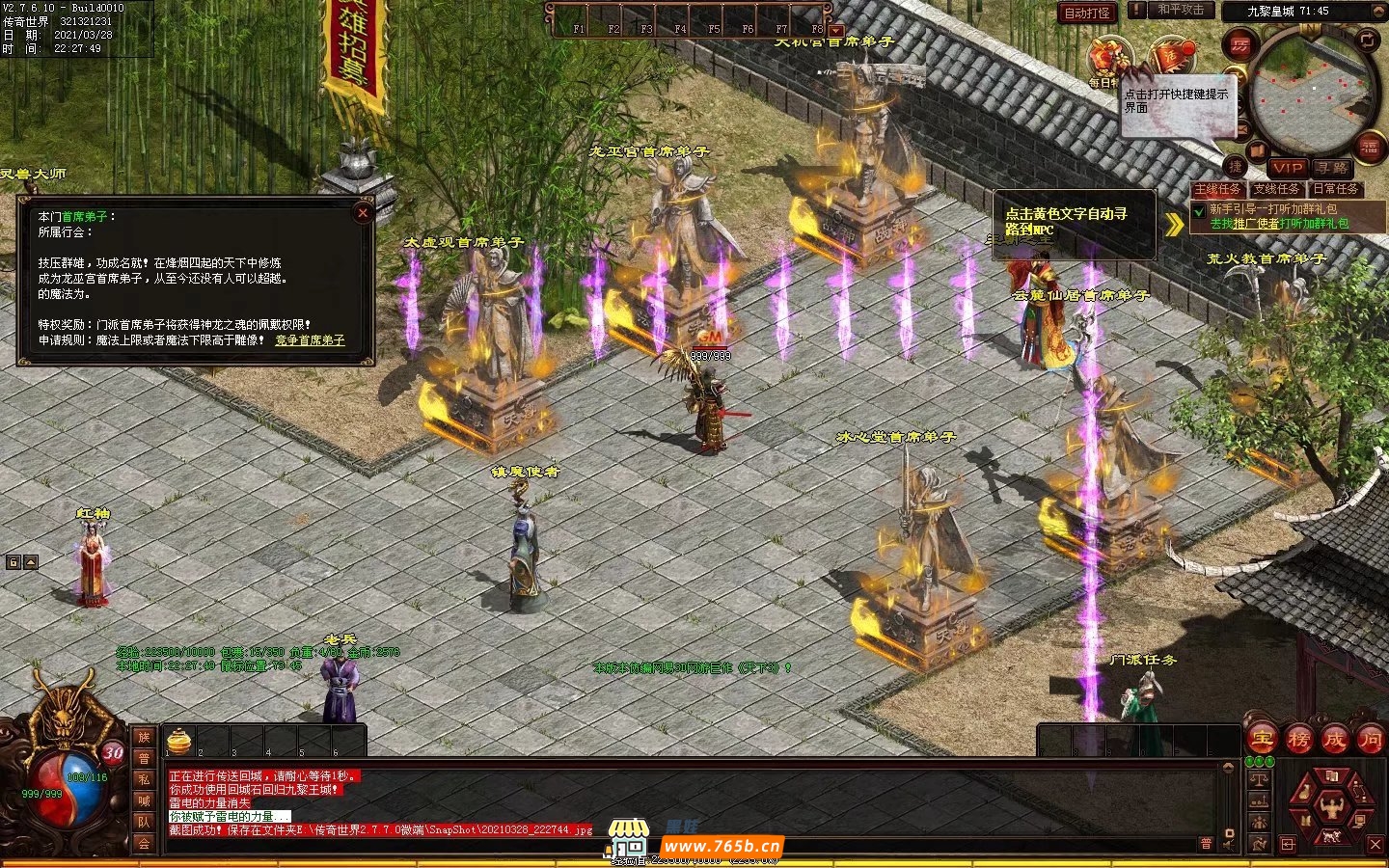Viewport: 1389px width, 868px height.
Task: Follow the 推广使者 quest link
Action: point(1256,224)
